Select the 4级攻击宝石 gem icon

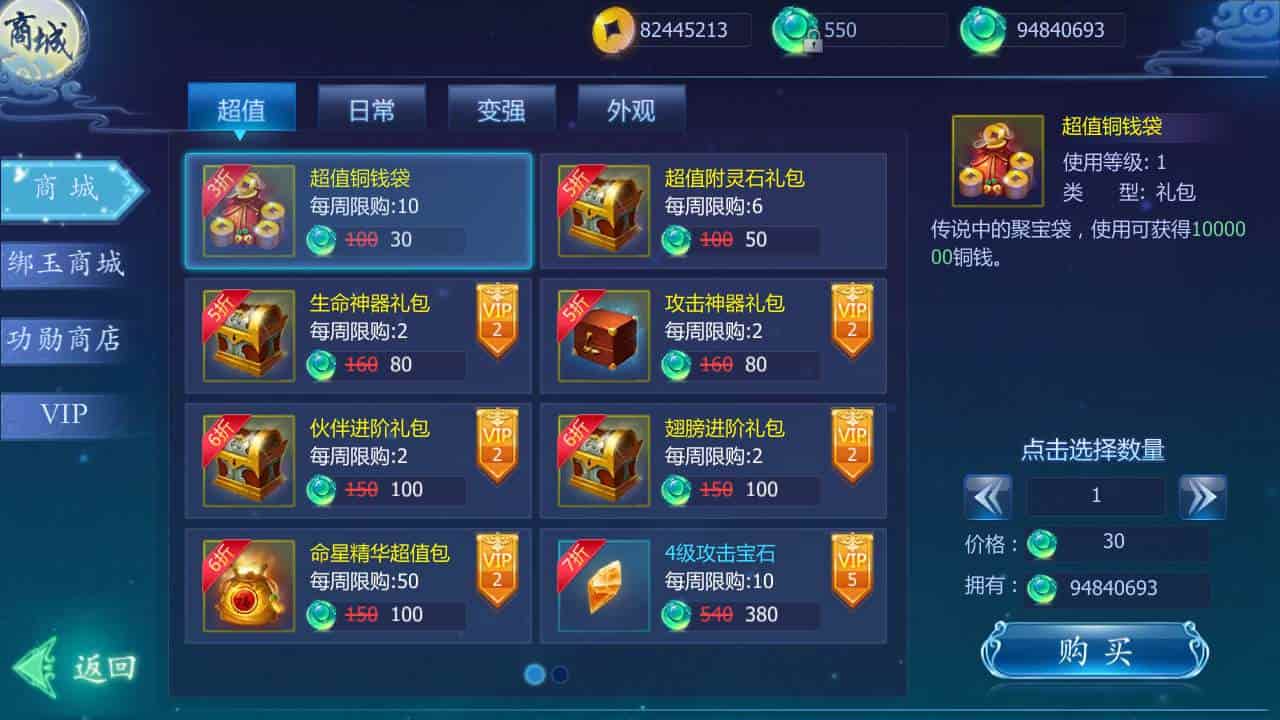point(604,583)
